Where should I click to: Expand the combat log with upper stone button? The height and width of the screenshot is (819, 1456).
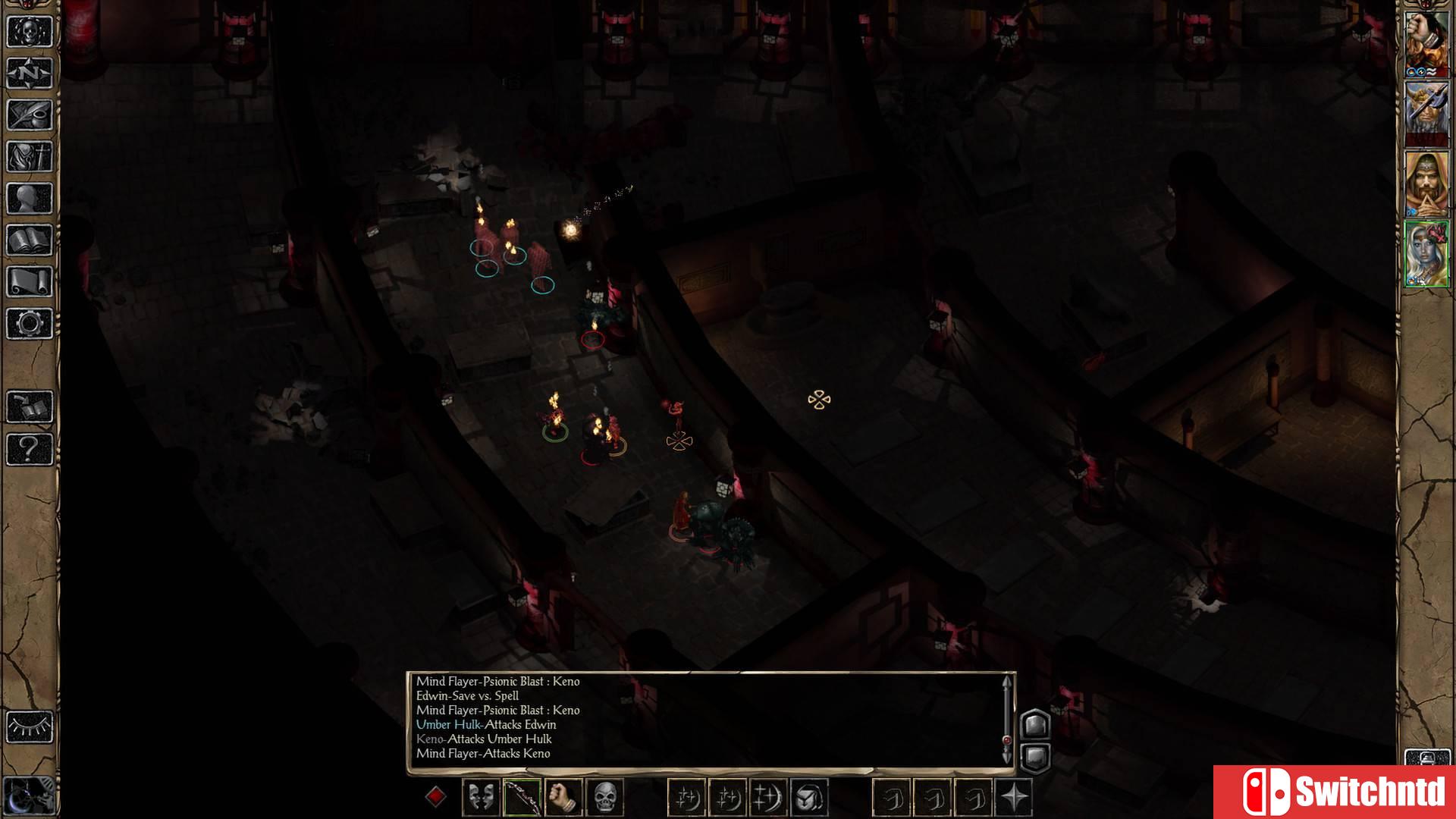1036,725
